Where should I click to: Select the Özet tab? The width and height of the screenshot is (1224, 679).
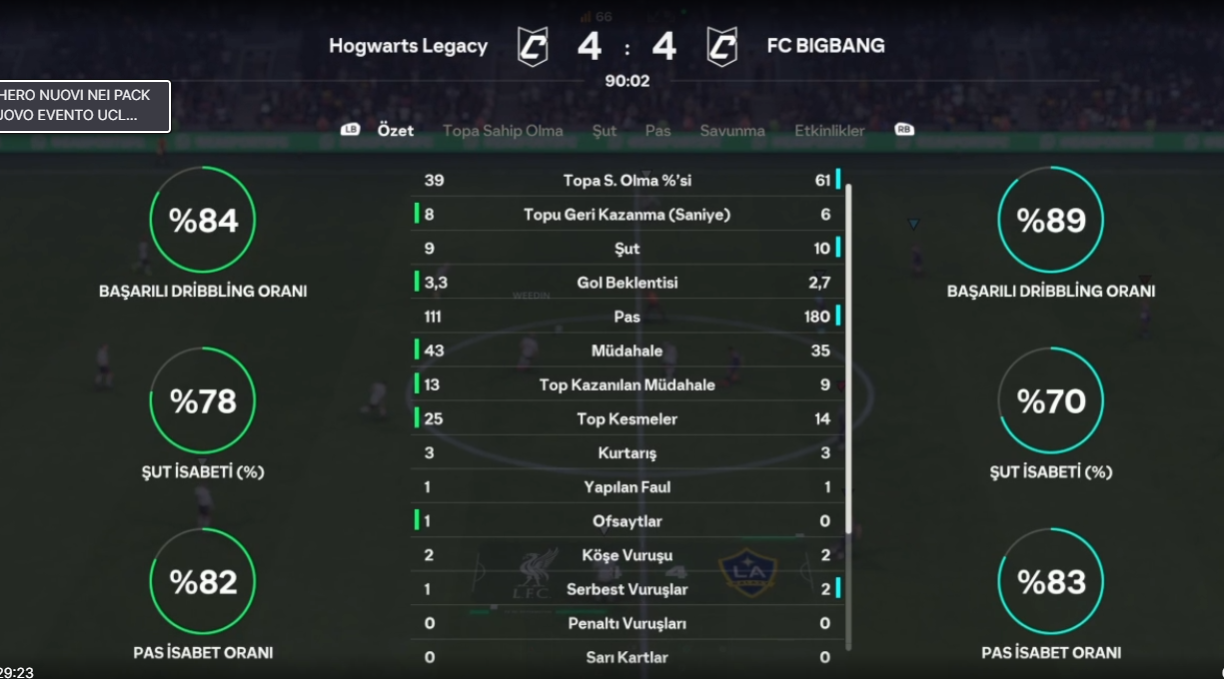click(395, 131)
